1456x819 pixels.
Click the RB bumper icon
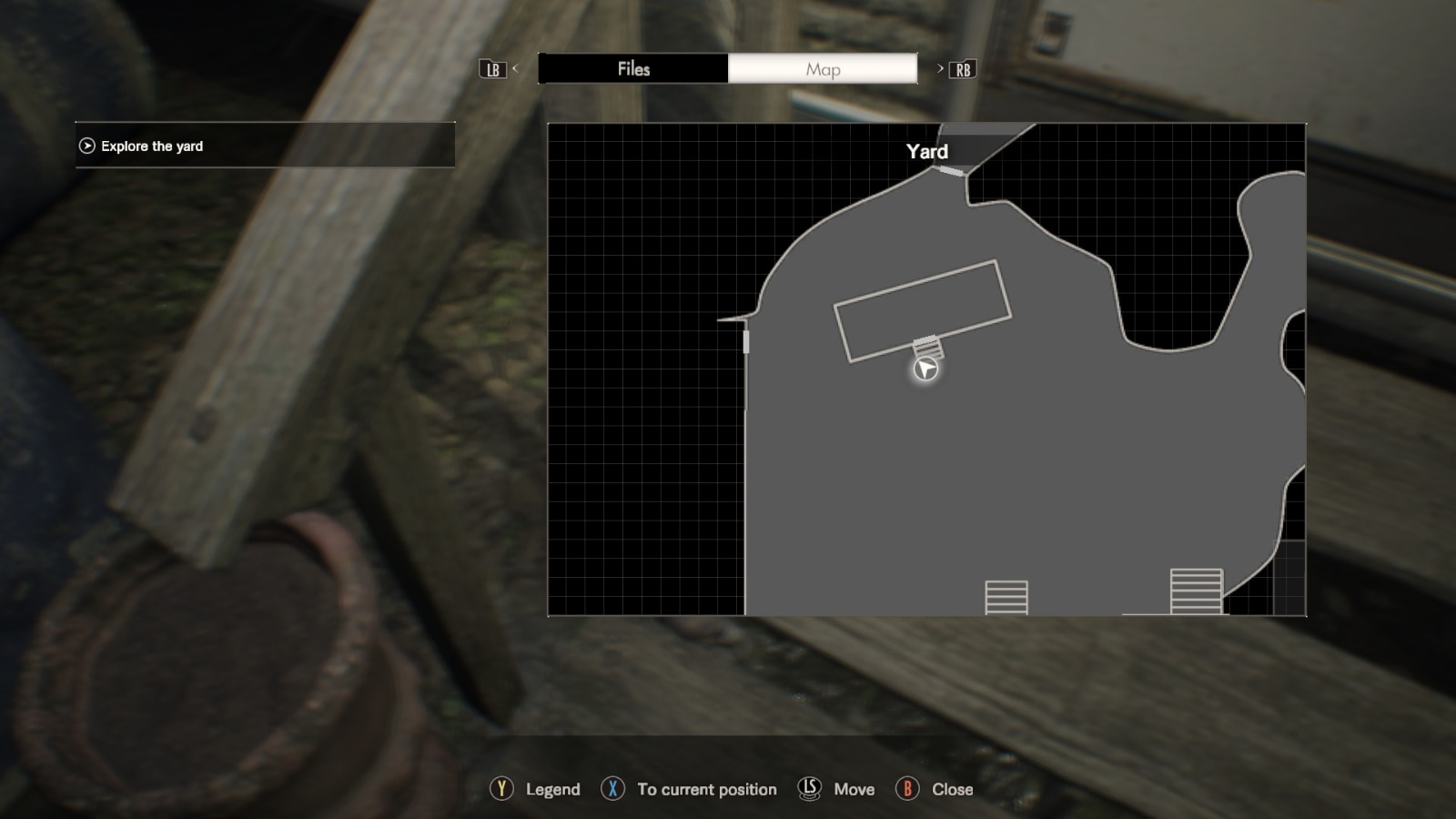pyautogui.click(x=964, y=69)
